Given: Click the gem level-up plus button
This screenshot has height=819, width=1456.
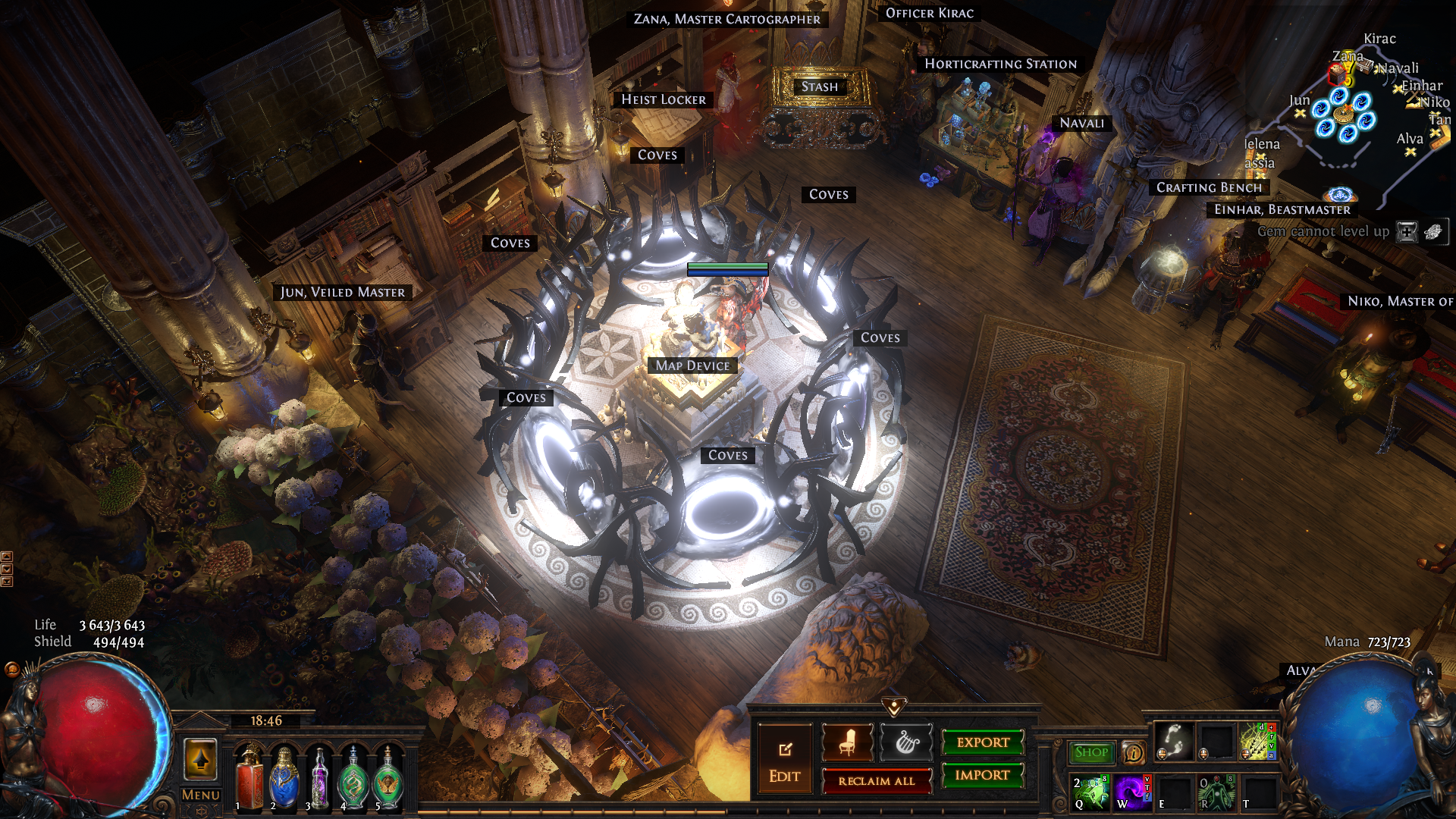Looking at the screenshot, I should [x=1407, y=232].
